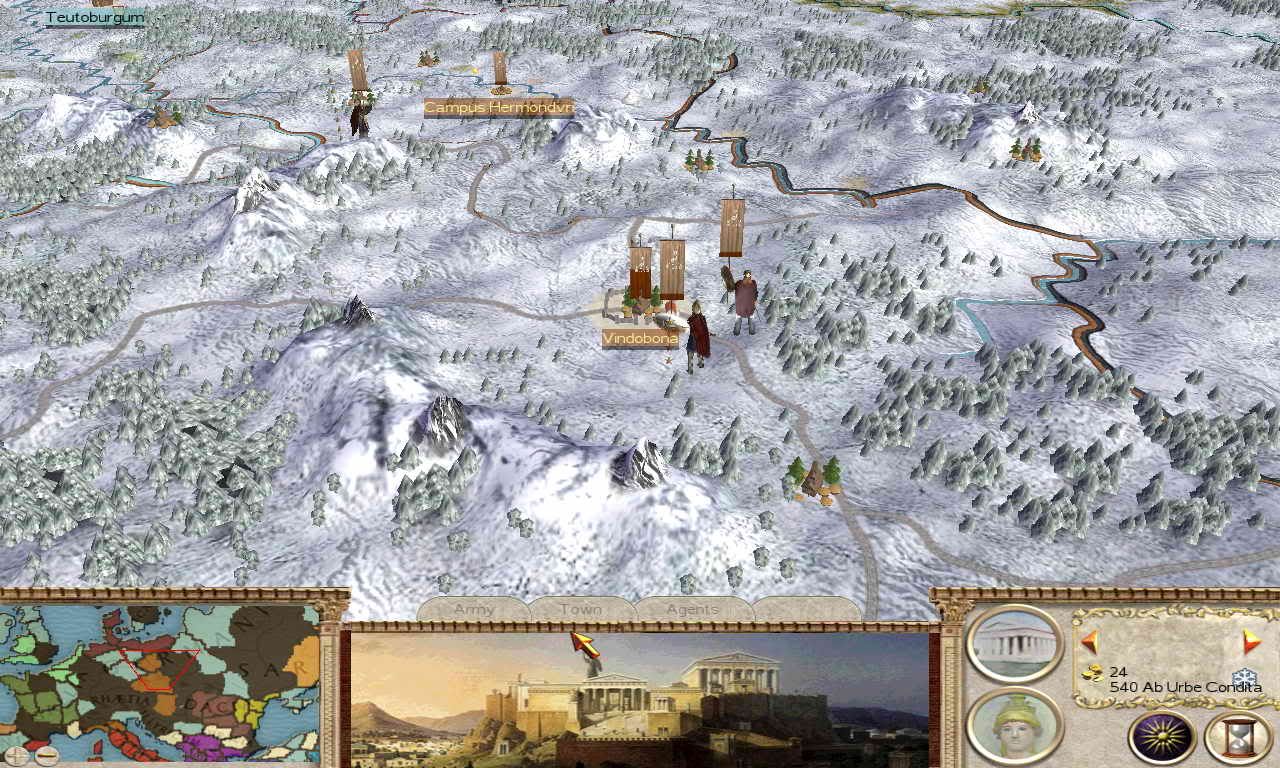Zoom in the minimap with the plus button
Screen dimensions: 1280x768
click(x=16, y=756)
